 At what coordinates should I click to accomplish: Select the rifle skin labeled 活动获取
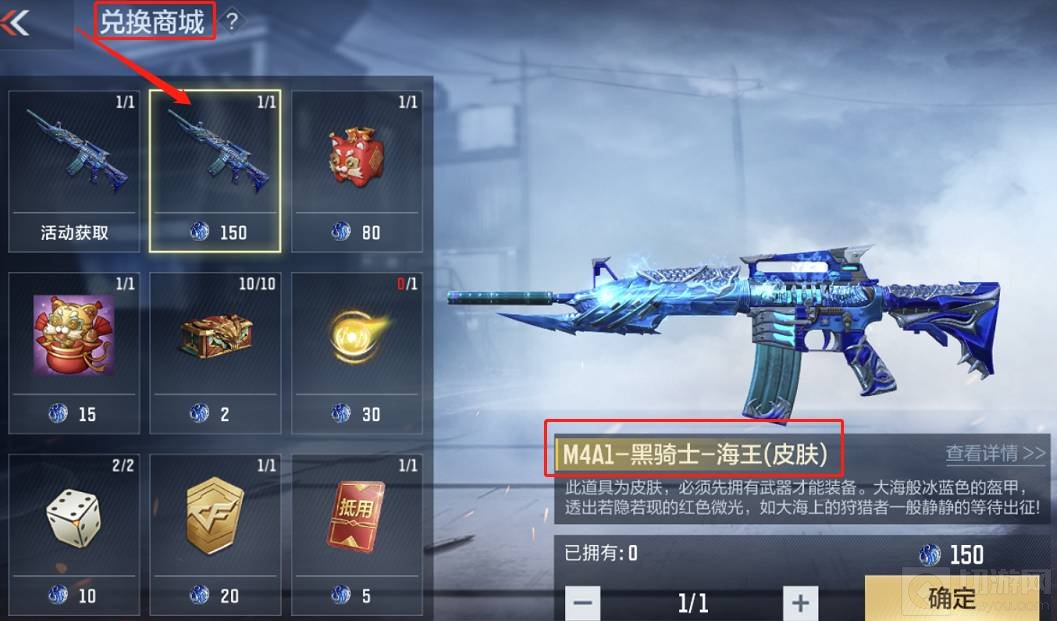coord(73,170)
